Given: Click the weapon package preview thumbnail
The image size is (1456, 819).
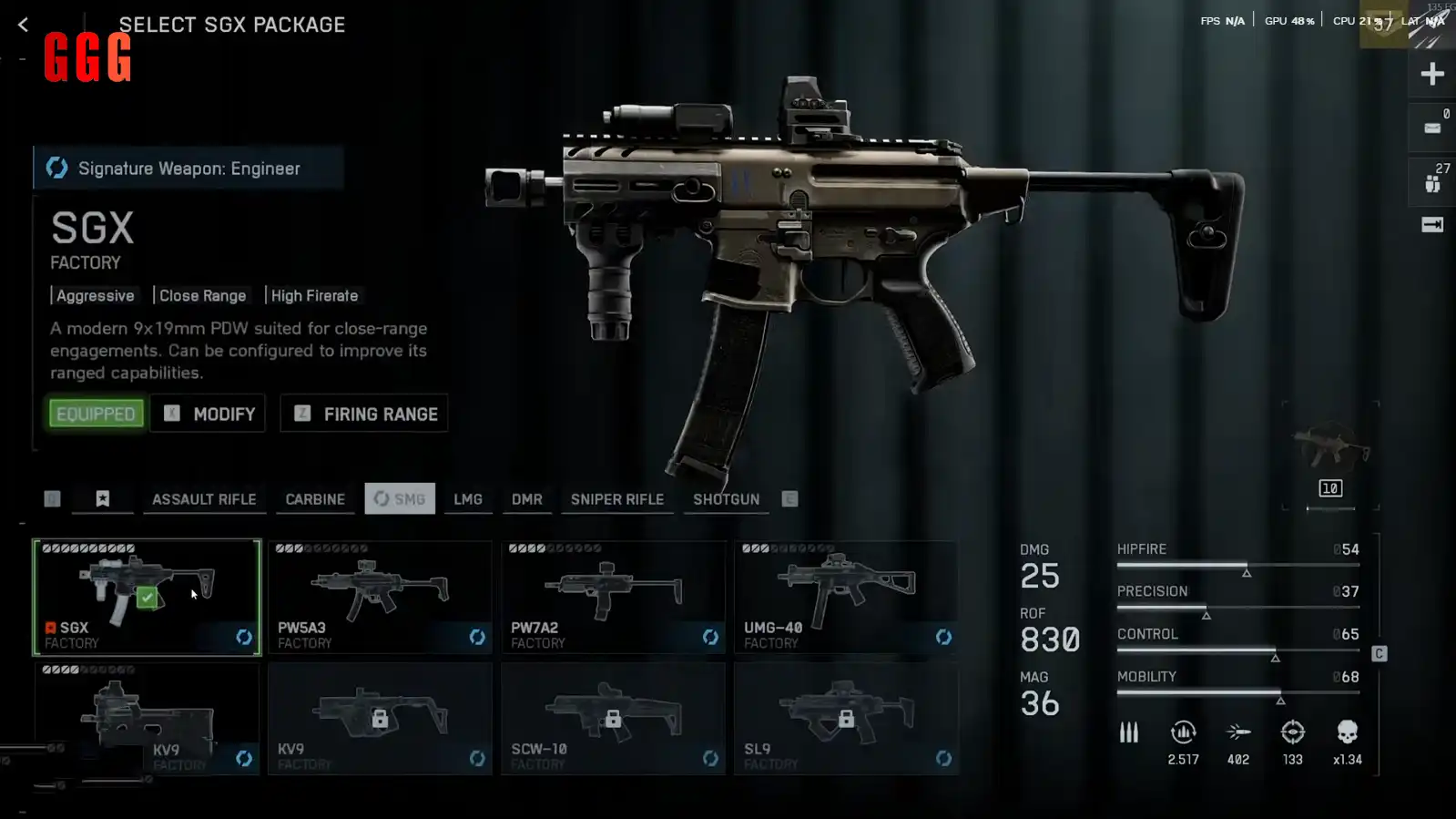Looking at the screenshot, I should pos(1329,454).
